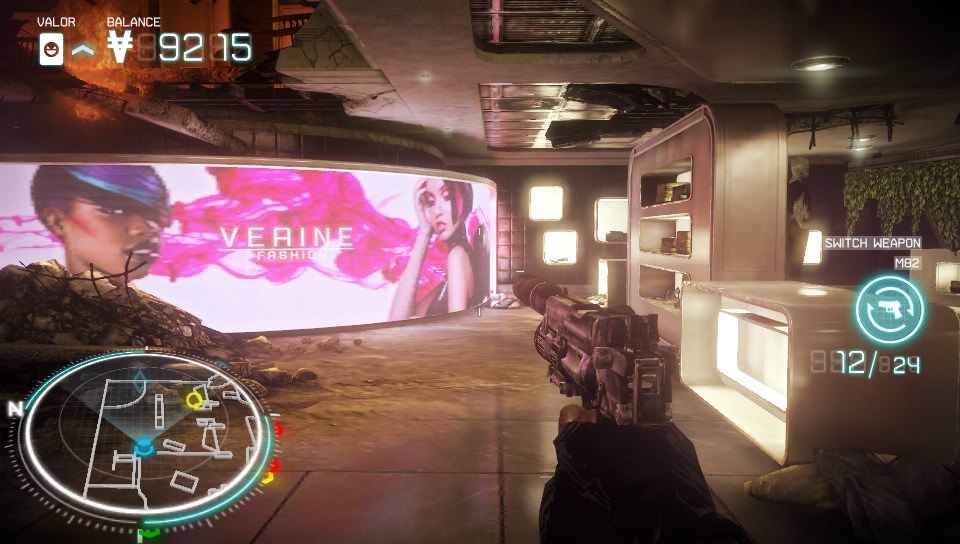Open the circular radar minimap
The width and height of the screenshot is (960, 544).
[x=145, y=435]
